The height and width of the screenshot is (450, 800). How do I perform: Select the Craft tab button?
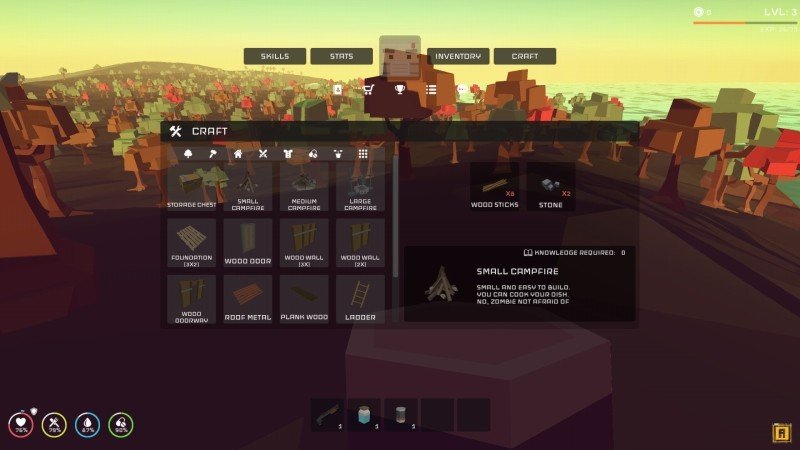tap(525, 57)
